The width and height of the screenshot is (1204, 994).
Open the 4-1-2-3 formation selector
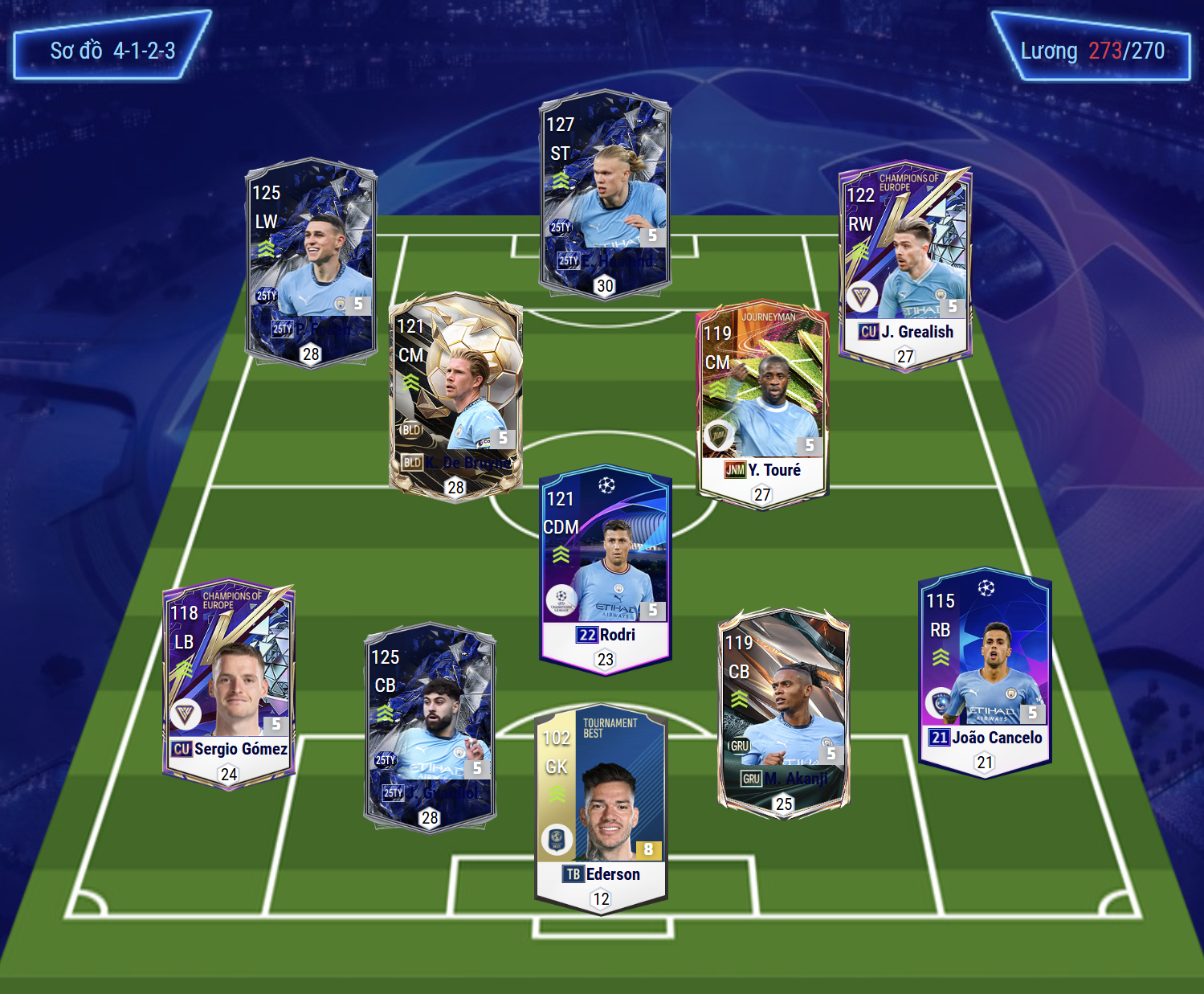tap(112, 51)
